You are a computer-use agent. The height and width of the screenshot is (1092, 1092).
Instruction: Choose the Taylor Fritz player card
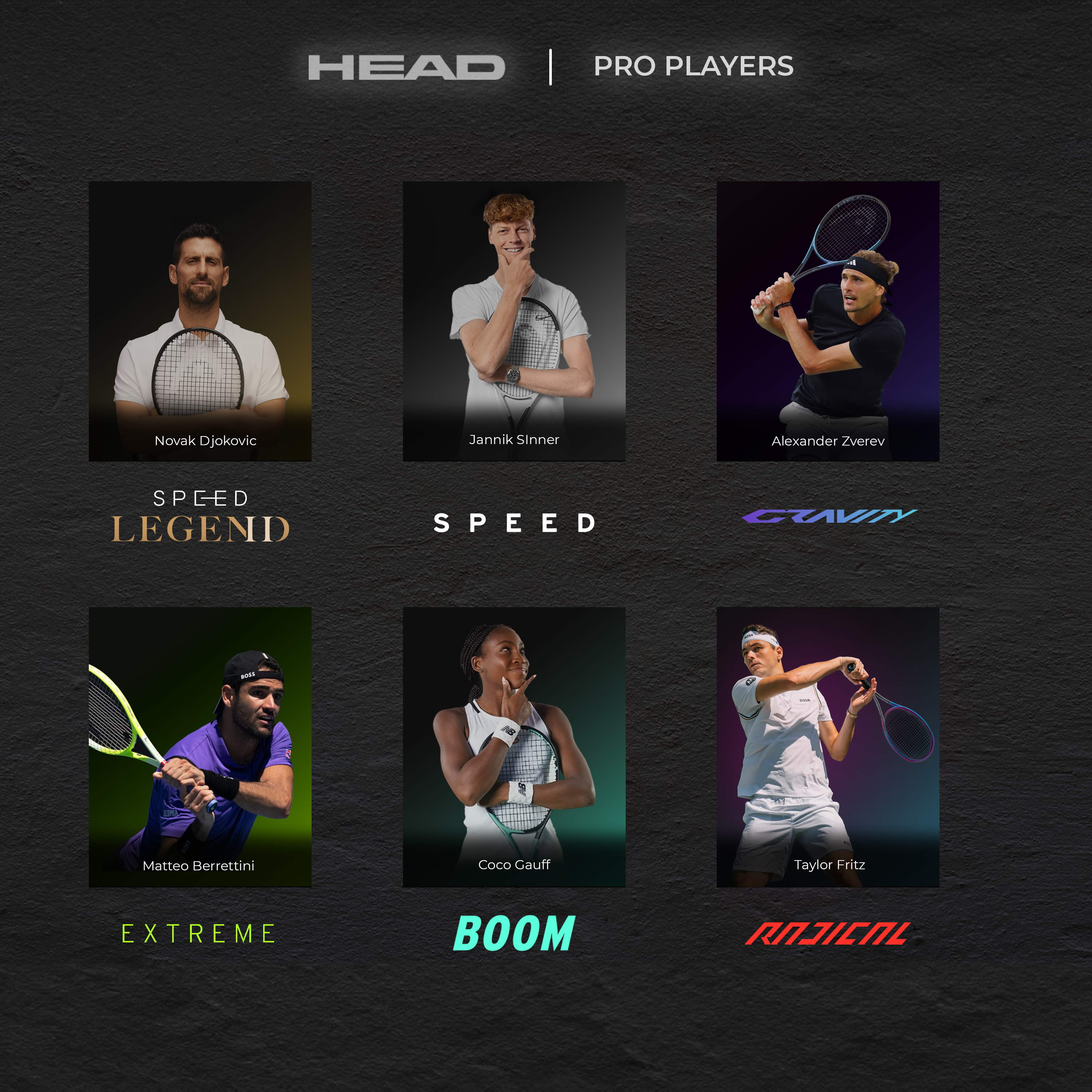[827, 747]
